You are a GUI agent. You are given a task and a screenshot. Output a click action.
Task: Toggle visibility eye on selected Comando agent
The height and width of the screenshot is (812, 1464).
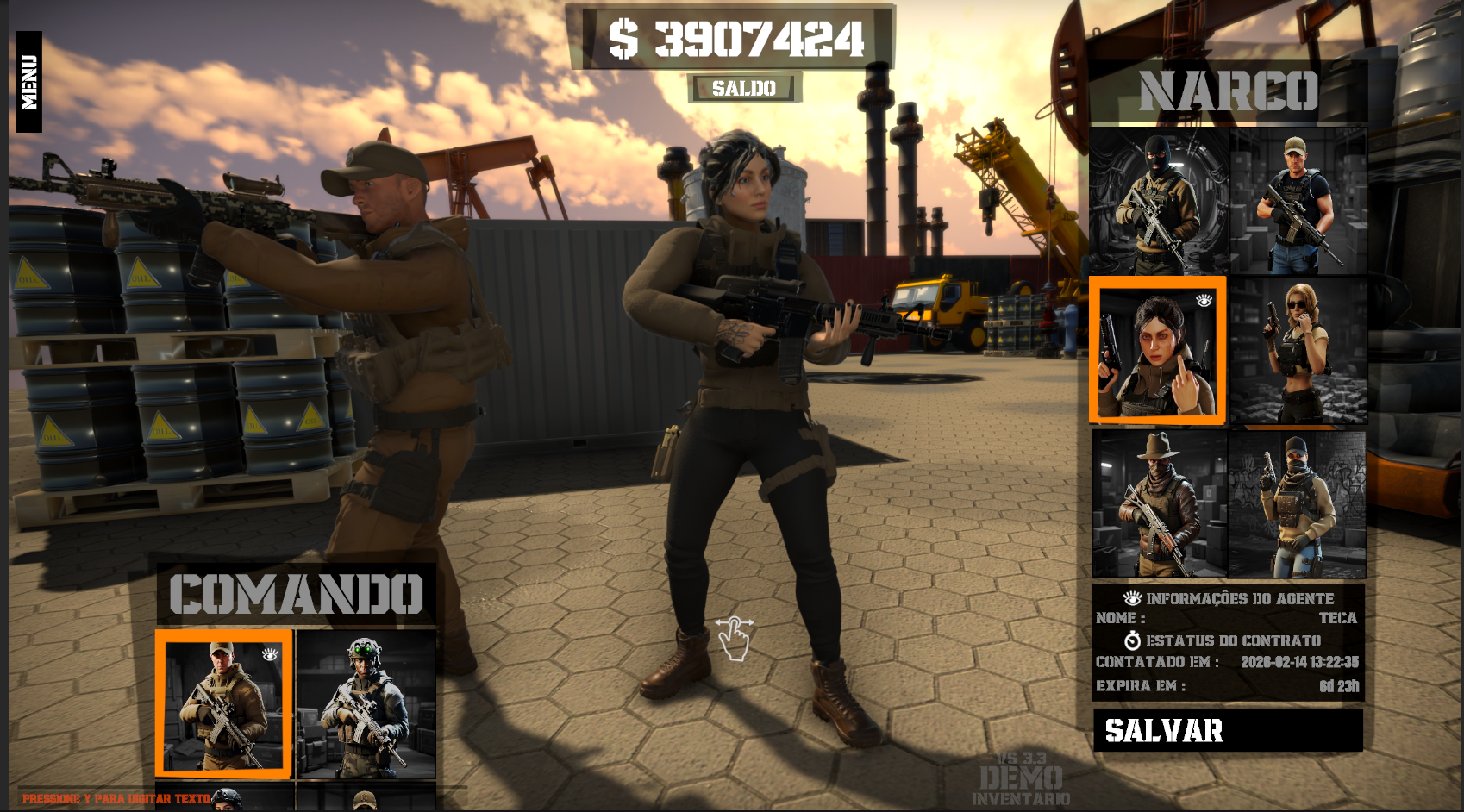point(270,657)
